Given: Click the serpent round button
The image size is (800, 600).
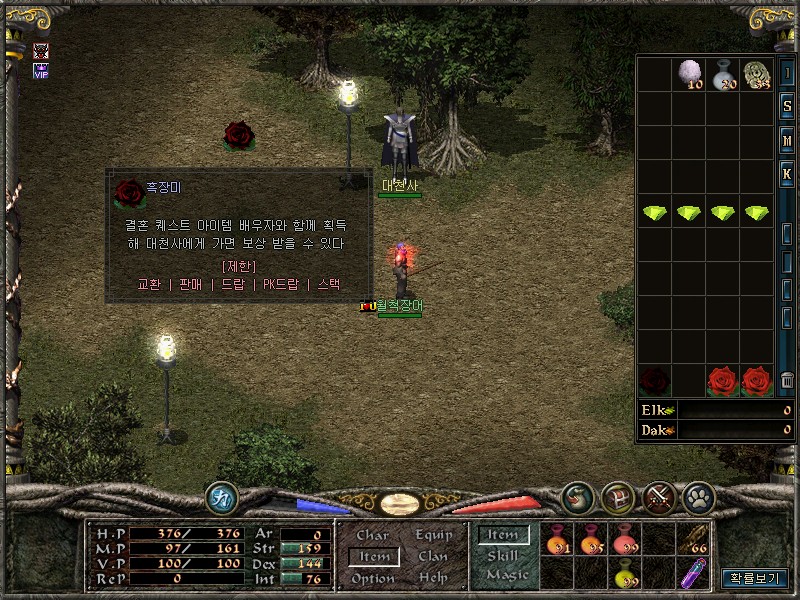Looking at the screenshot, I should (x=577, y=496).
